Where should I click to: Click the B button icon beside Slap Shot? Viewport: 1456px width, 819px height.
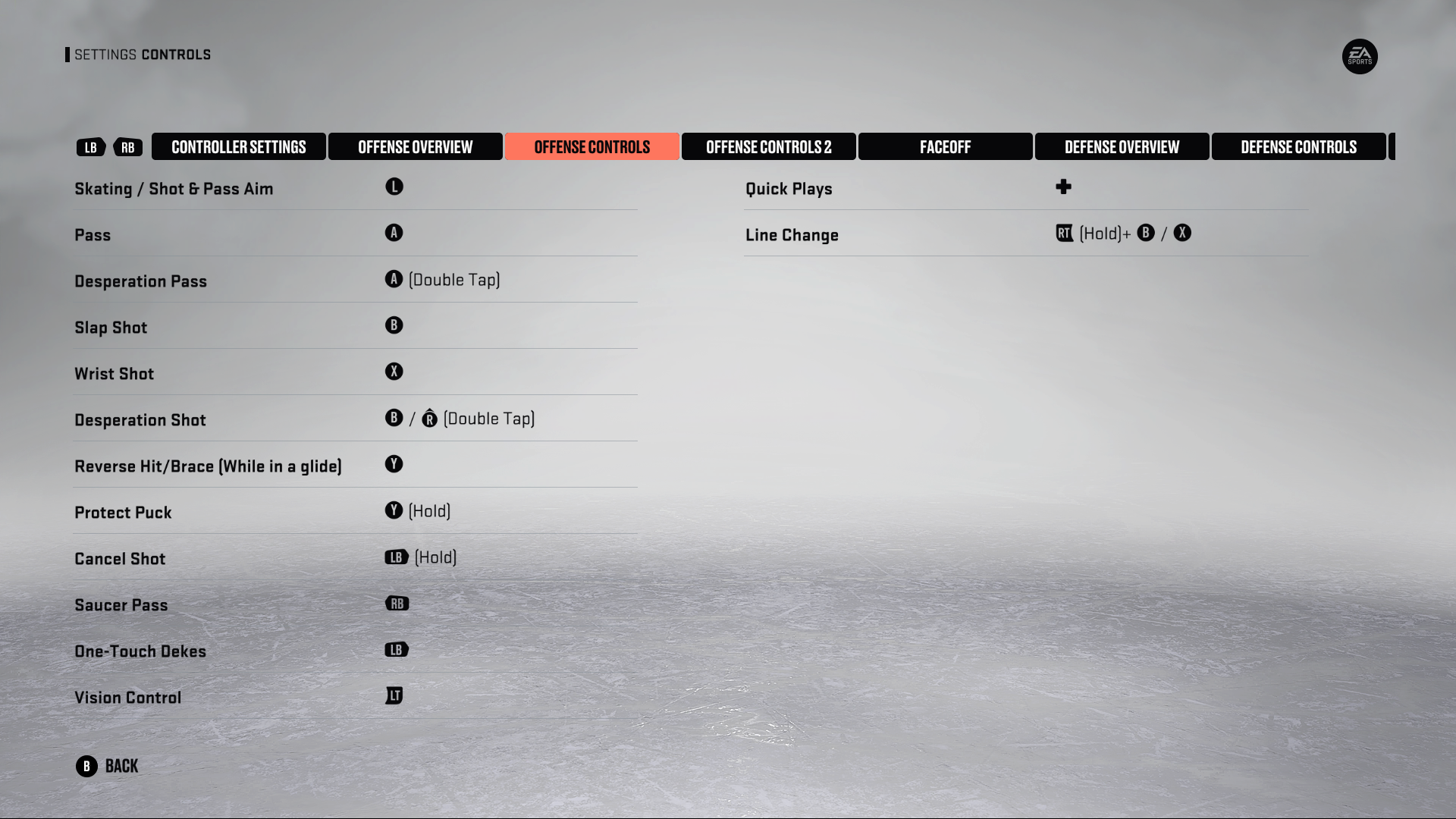tap(394, 325)
